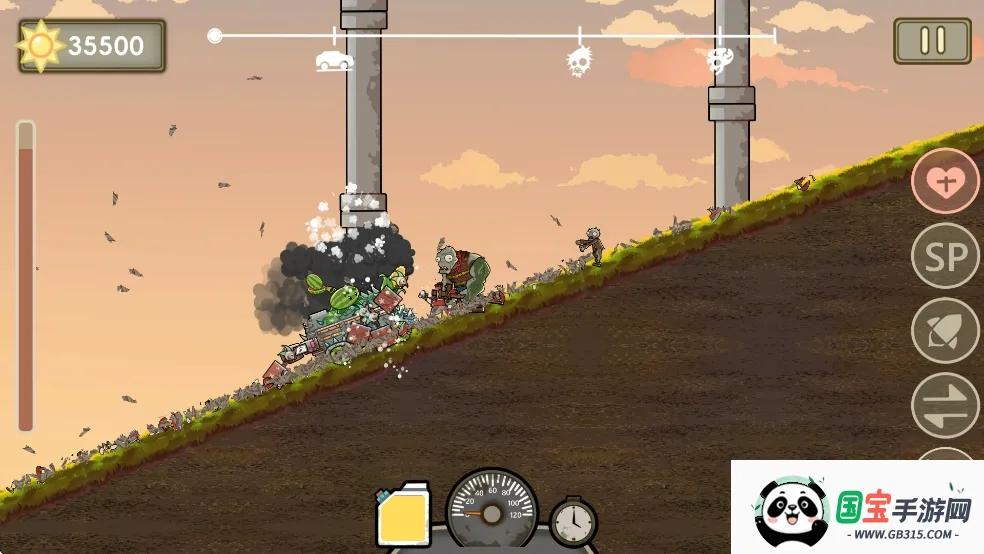Tap the heart plus heal button
The width and height of the screenshot is (984, 554).
point(945,181)
